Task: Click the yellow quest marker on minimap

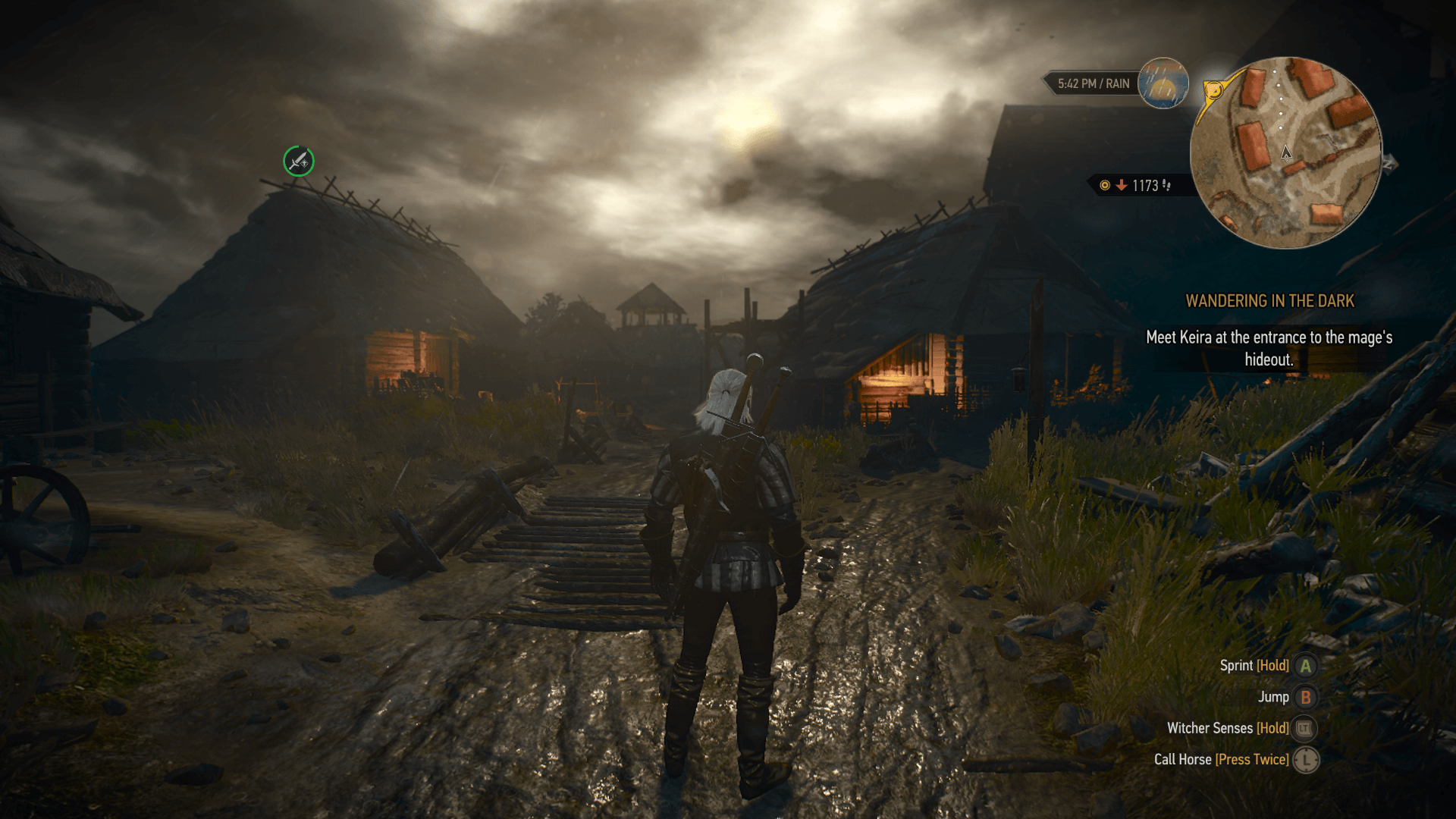Action: click(1213, 92)
